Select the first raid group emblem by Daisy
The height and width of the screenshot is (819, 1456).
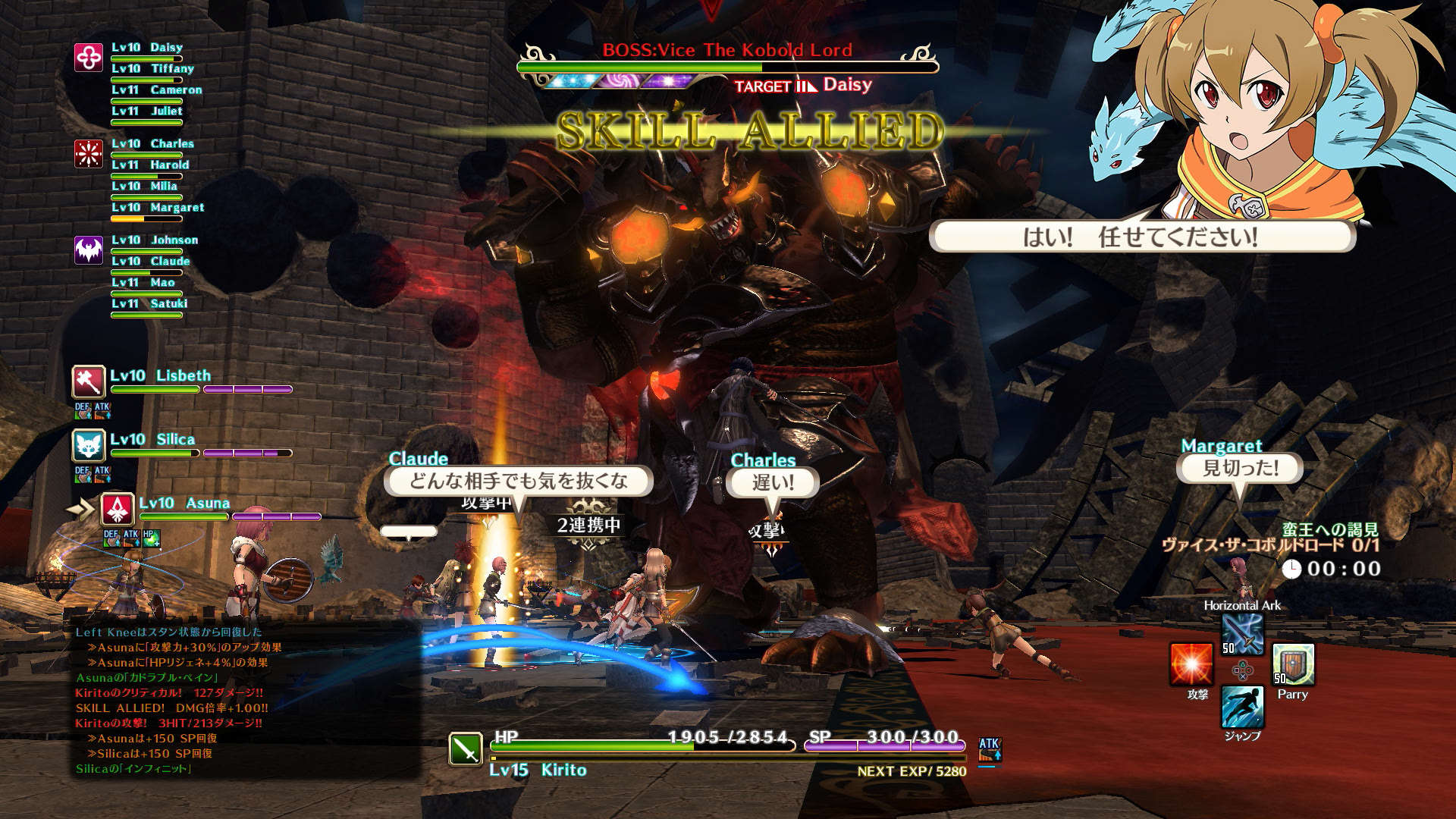click(x=89, y=58)
